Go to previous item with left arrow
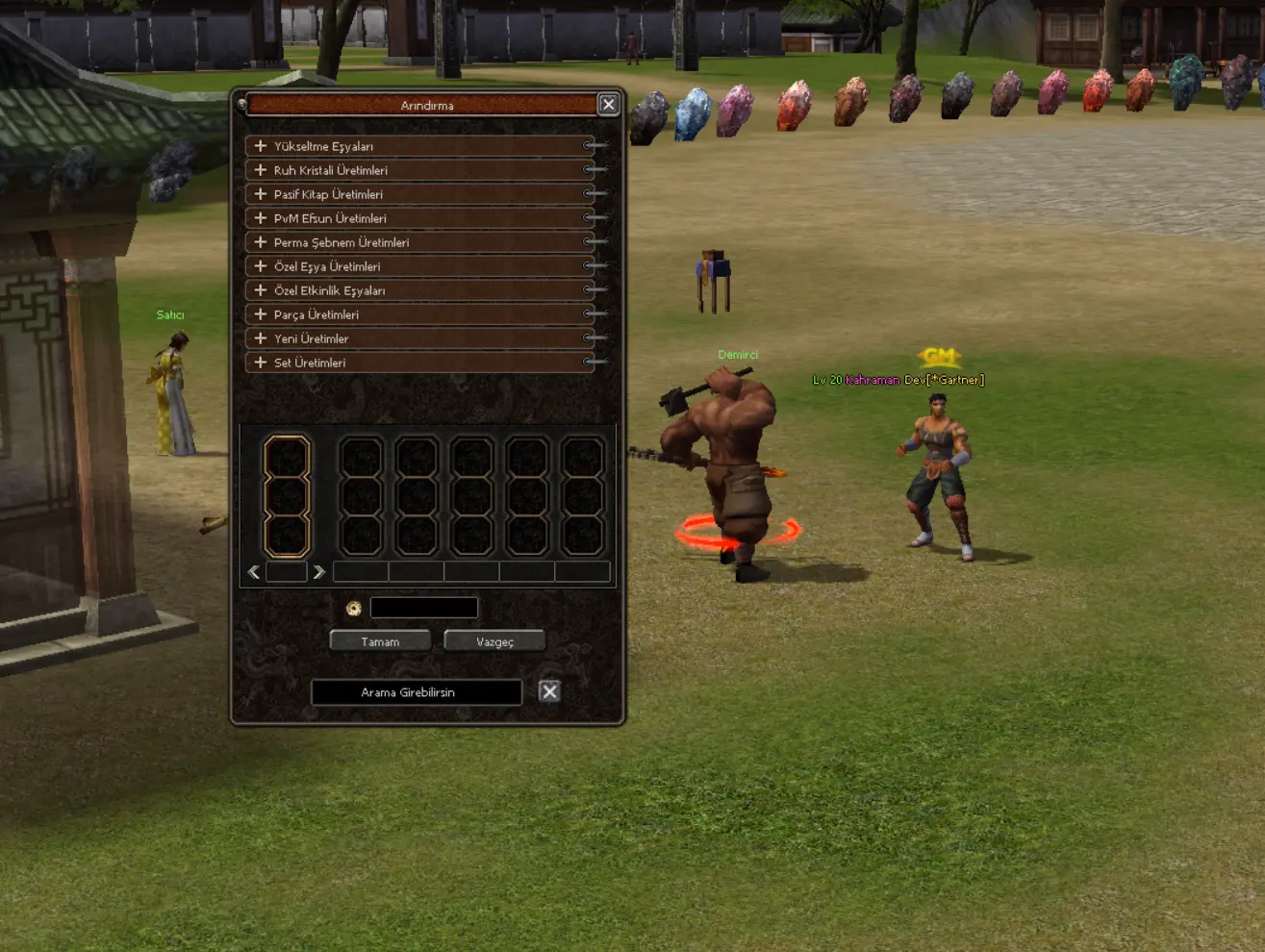Screen dimensions: 1265x952 pyautogui.click(x=254, y=572)
